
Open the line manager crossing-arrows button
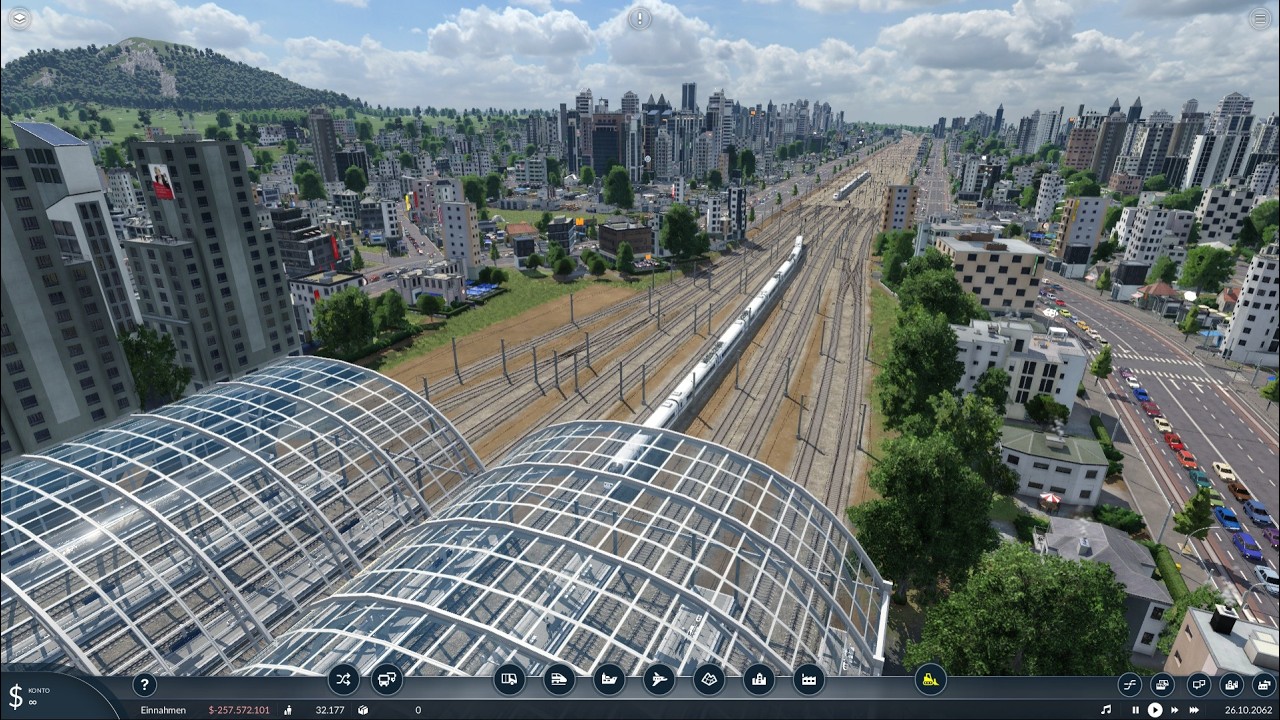pyautogui.click(x=343, y=680)
